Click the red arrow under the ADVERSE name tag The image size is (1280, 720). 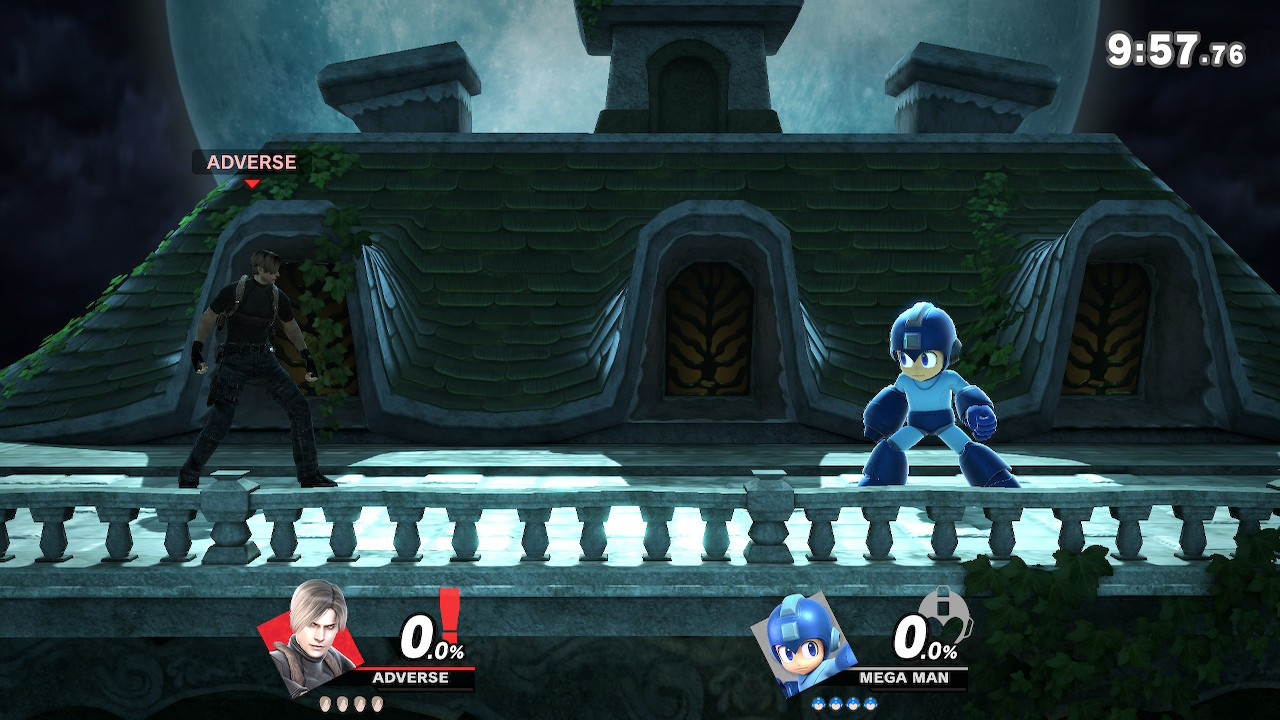pos(253,183)
